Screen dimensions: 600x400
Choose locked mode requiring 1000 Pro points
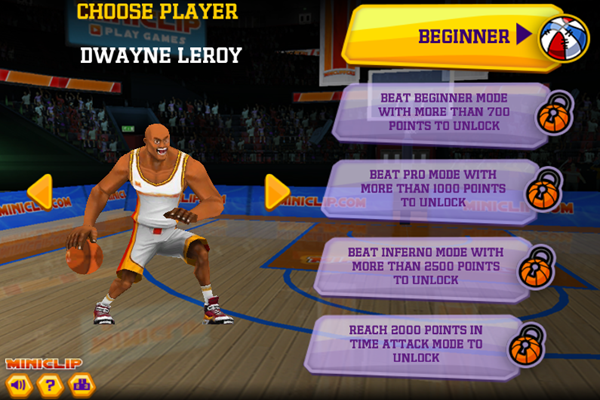pos(445,188)
